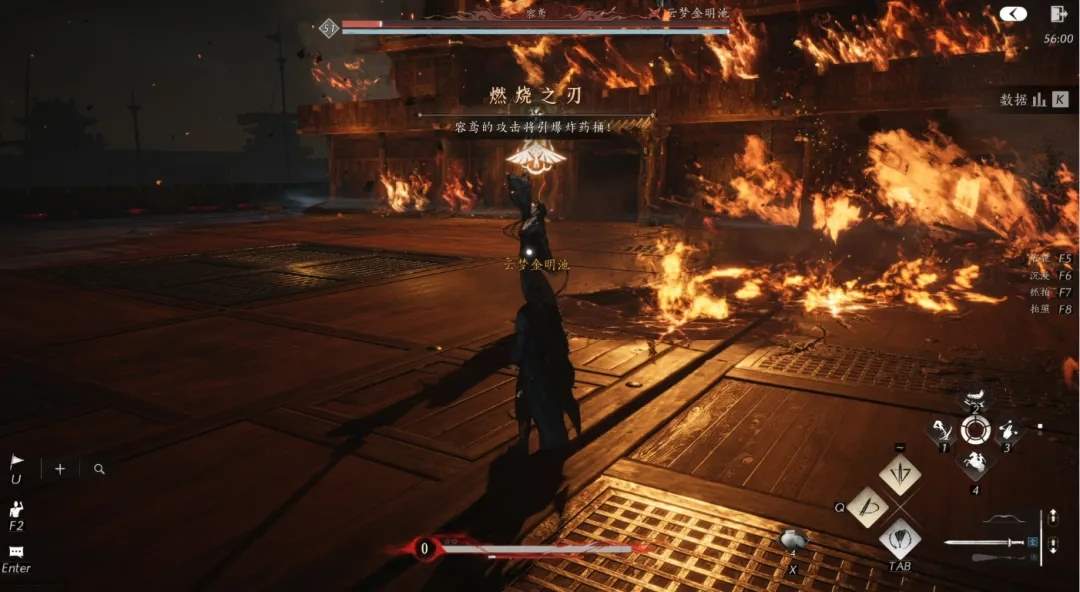The width and height of the screenshot is (1080, 592).
Task: Activate the fan diamond skill
Action: pyautogui.click(x=900, y=539)
